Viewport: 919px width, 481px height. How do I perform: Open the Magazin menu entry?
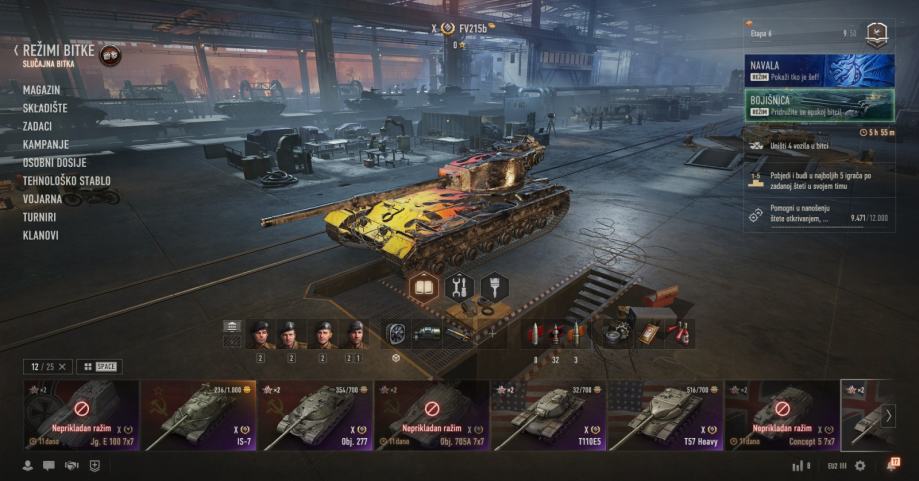click(41, 90)
